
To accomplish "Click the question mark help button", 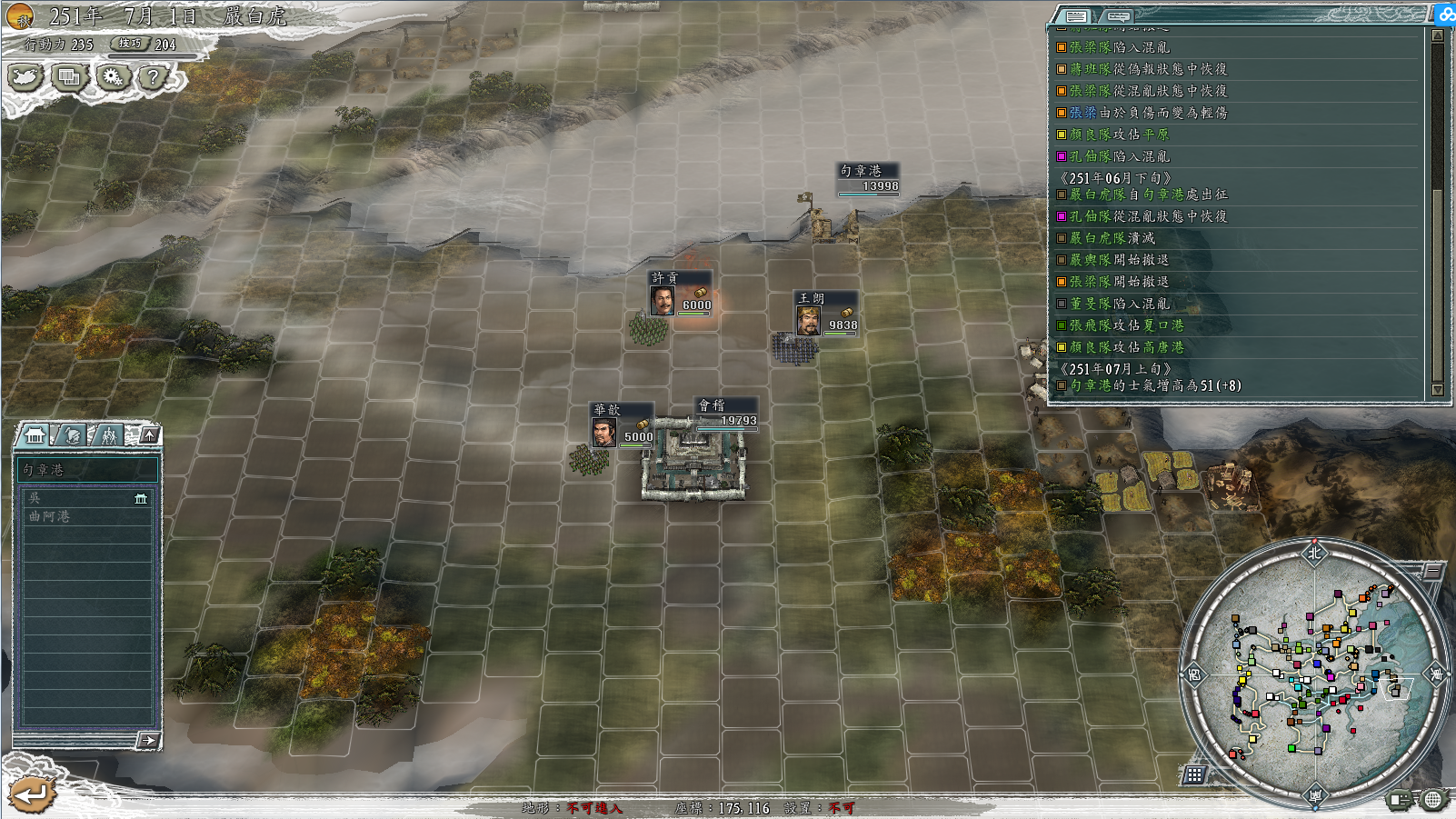I will pyautogui.click(x=154, y=77).
